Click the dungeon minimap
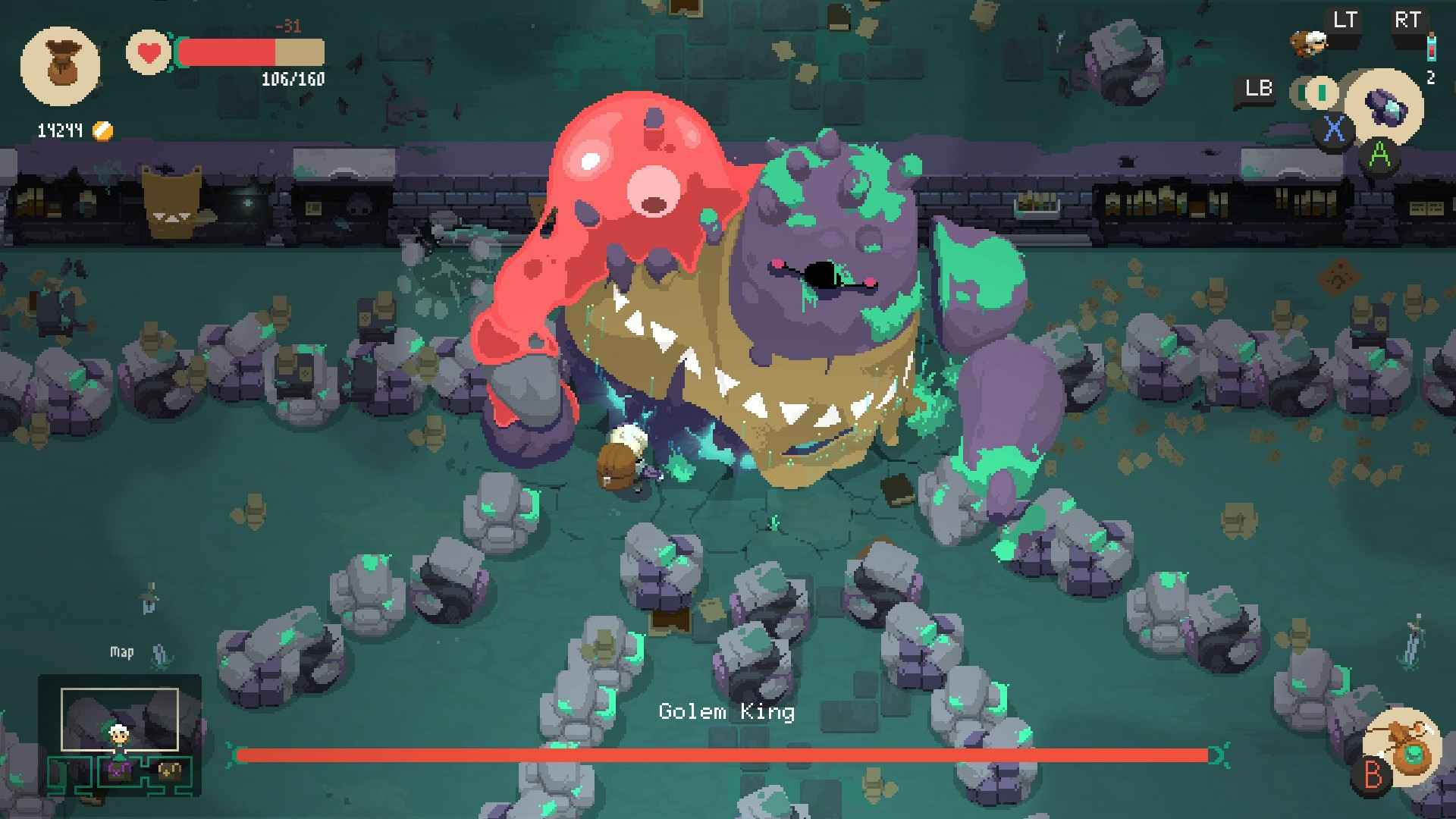 [120, 735]
